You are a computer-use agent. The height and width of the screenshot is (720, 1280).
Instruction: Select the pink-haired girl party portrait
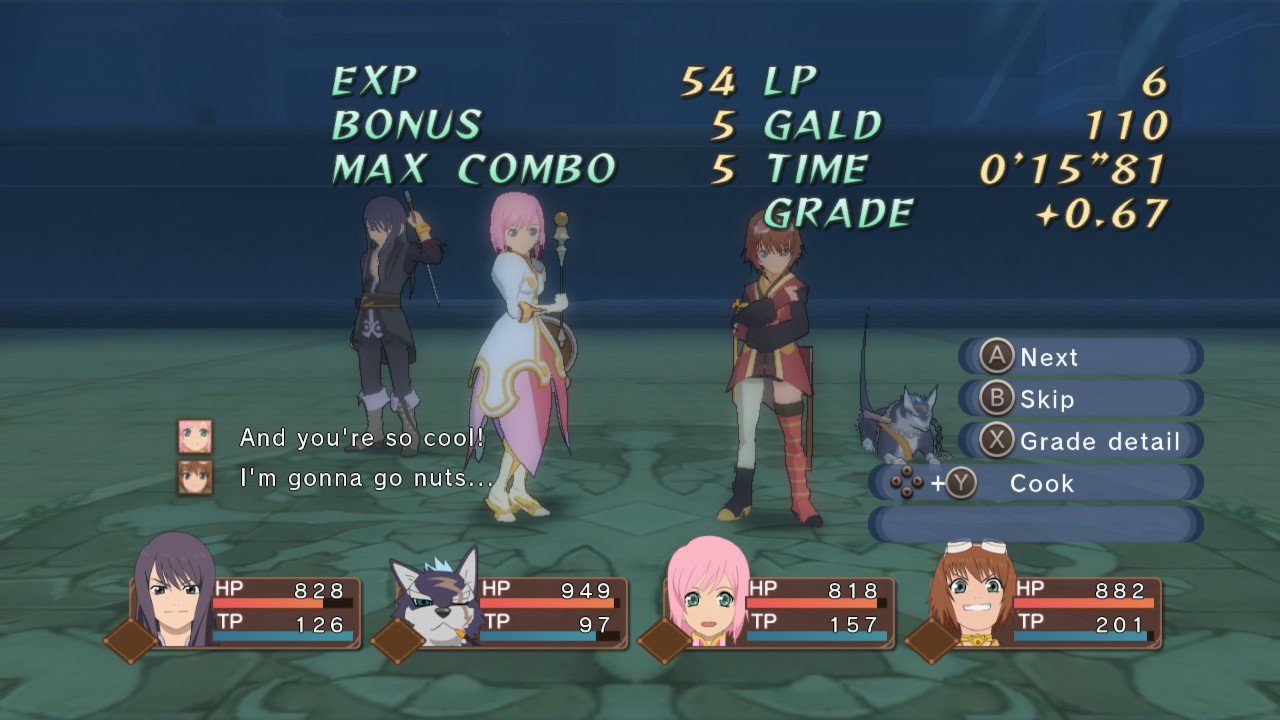click(x=708, y=595)
